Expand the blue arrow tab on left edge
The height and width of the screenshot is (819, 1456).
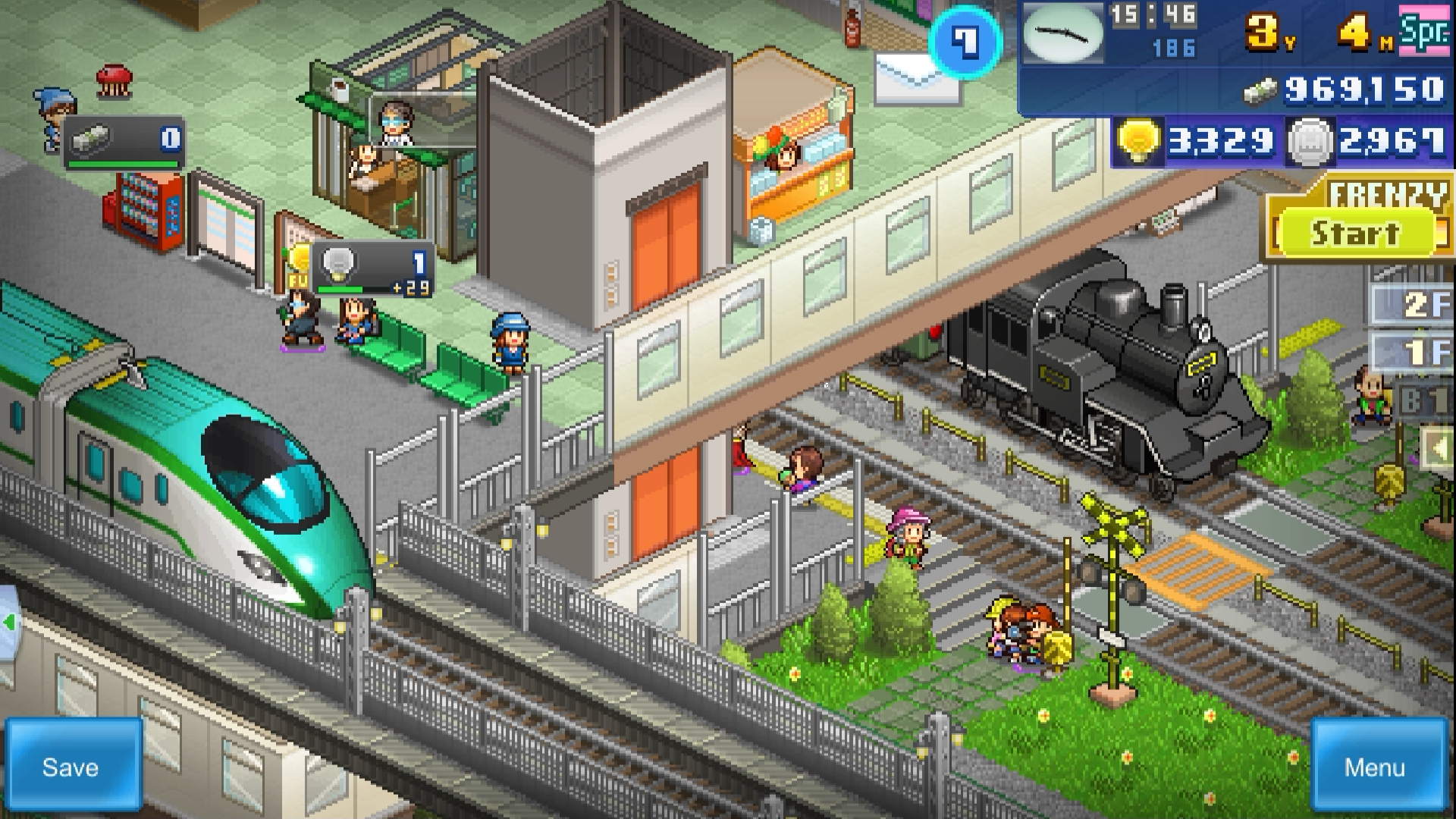[x=9, y=622]
